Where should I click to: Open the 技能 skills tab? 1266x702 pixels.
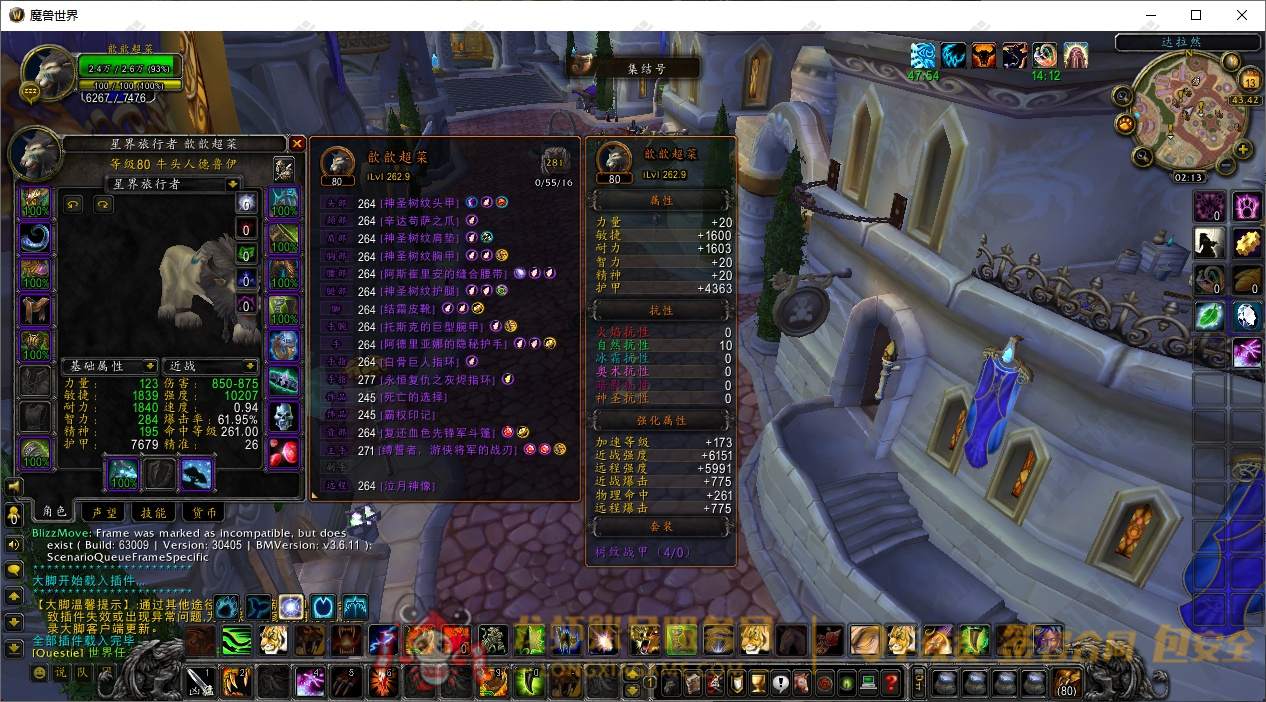(x=153, y=512)
